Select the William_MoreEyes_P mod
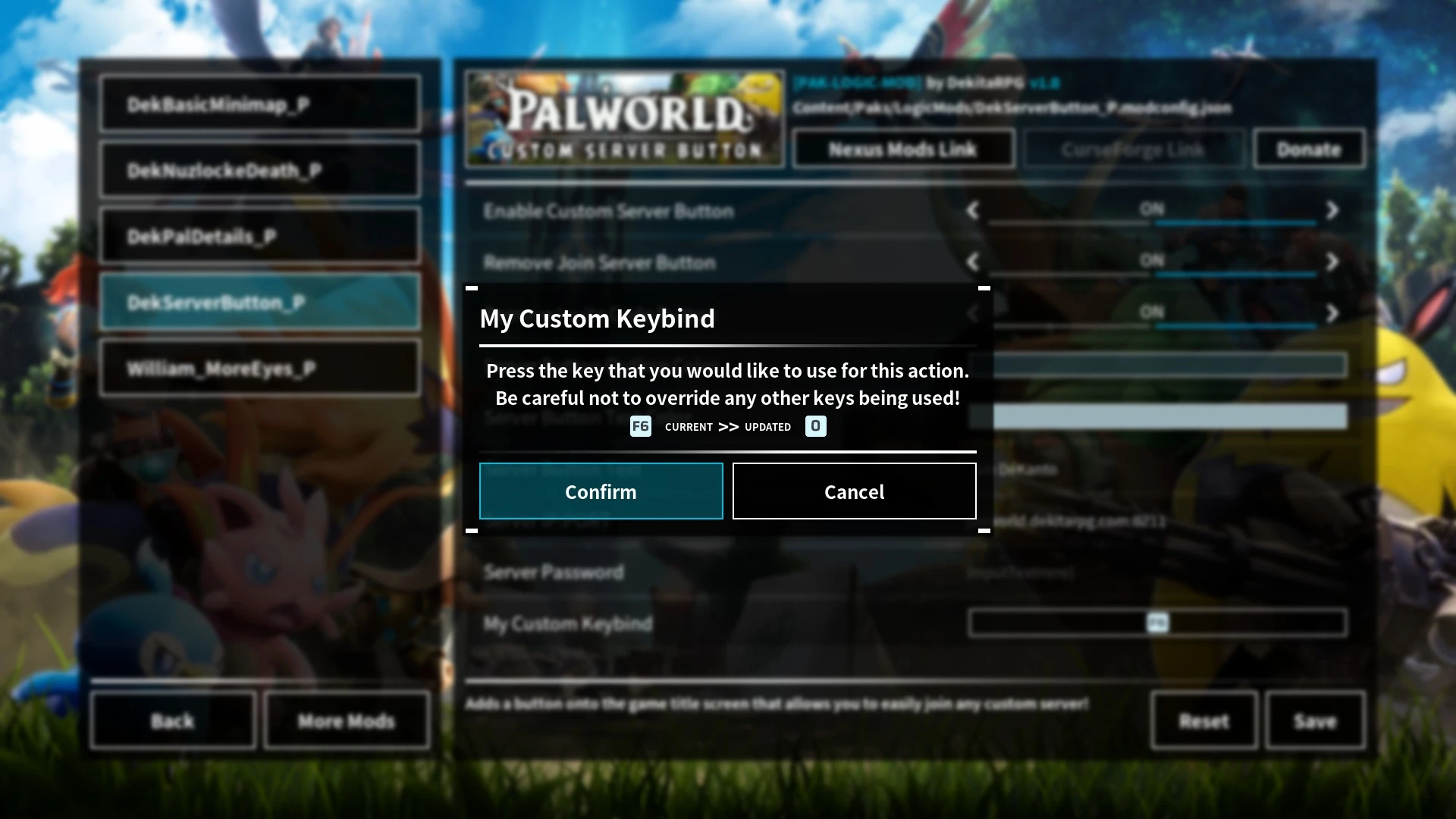This screenshot has height=819, width=1456. click(258, 368)
